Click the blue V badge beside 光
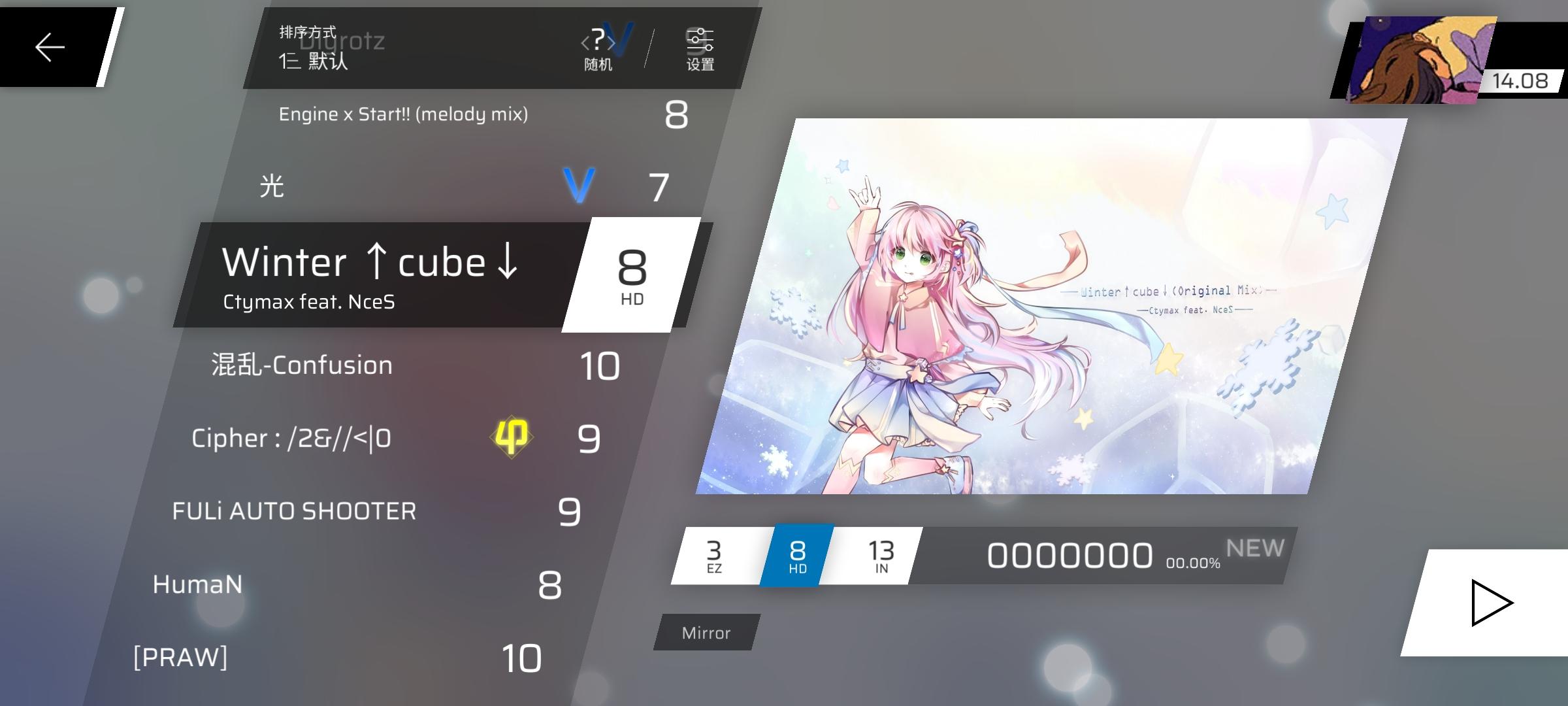This screenshot has height=706, width=1568. pos(579,185)
